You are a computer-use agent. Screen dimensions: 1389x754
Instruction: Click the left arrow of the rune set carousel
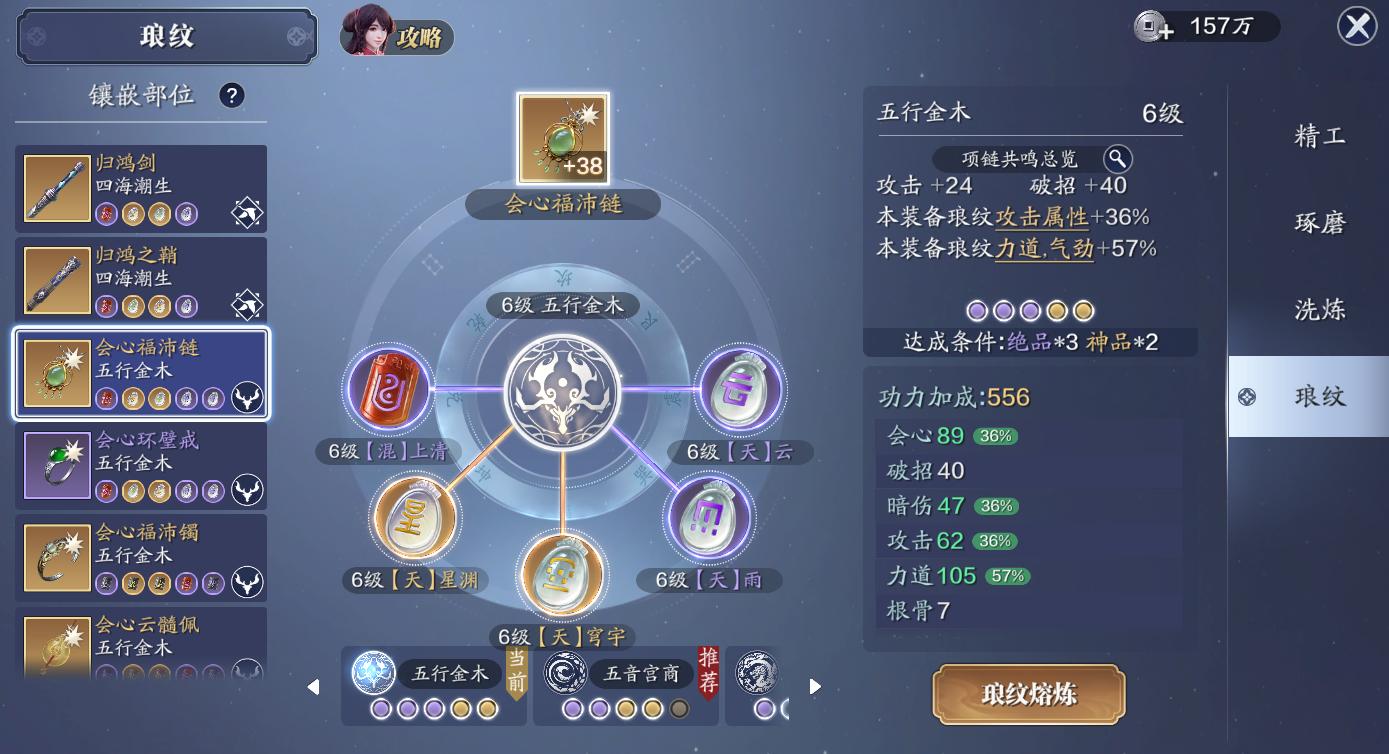point(313,686)
